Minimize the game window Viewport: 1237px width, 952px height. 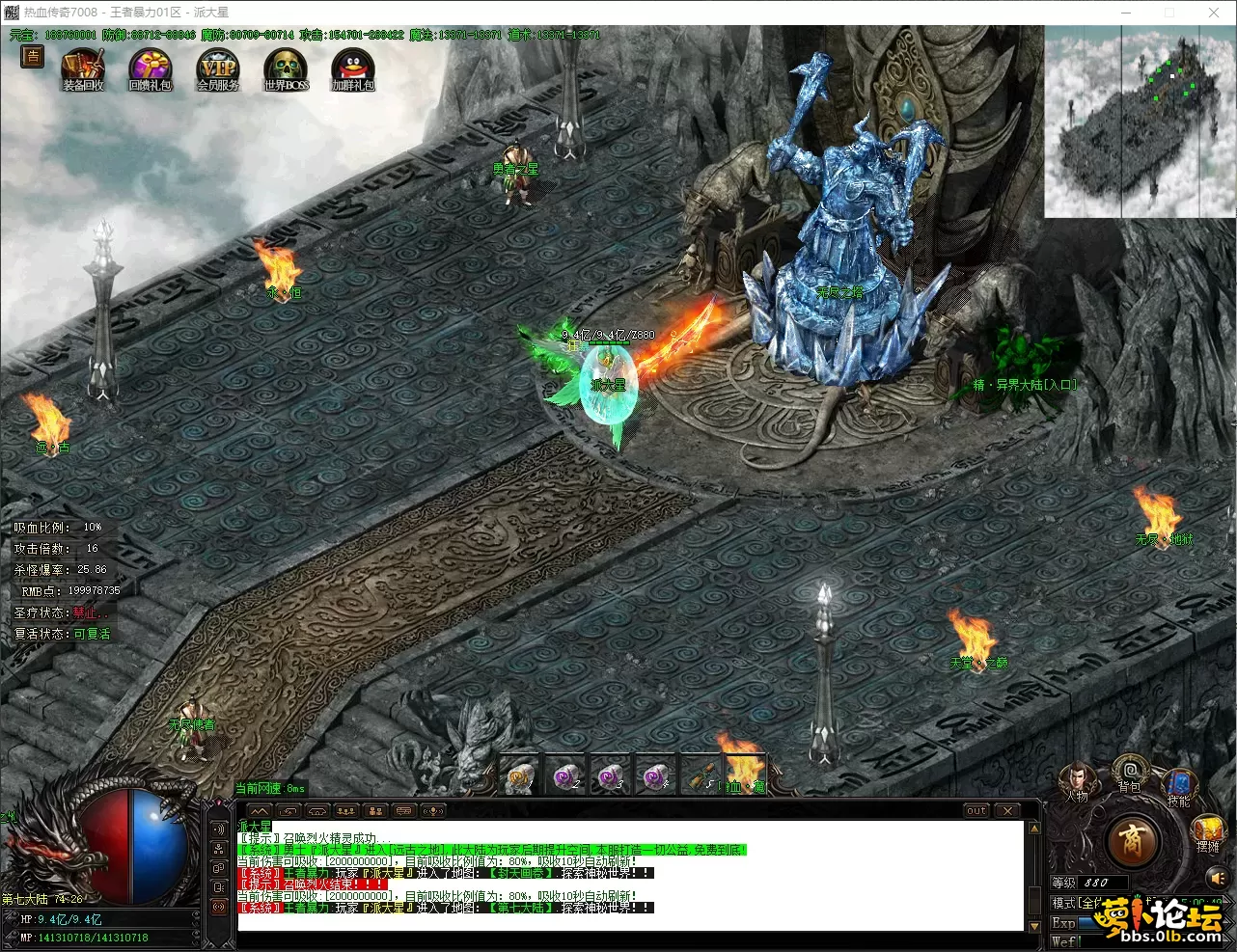pos(1125,13)
